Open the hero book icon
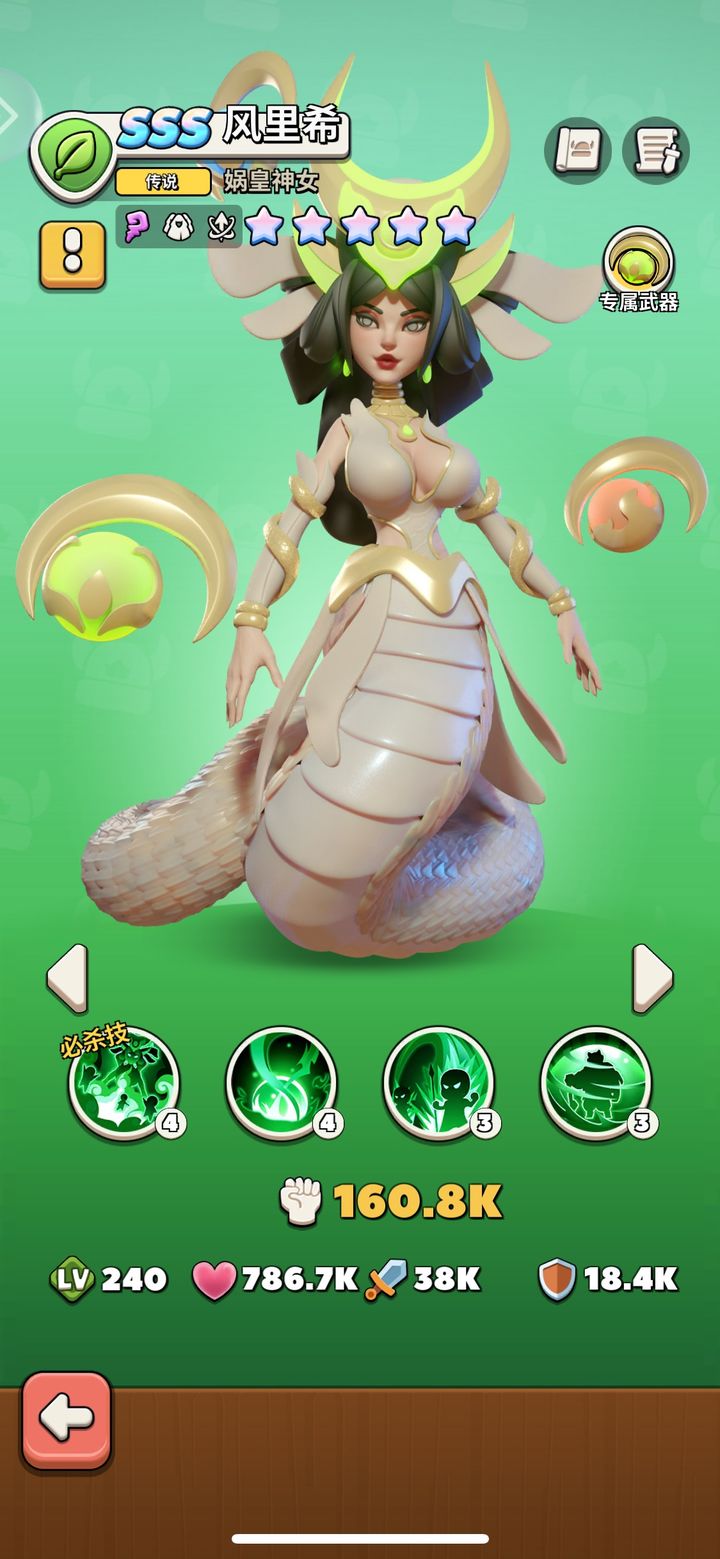The width and height of the screenshot is (720, 1559). coord(577,151)
